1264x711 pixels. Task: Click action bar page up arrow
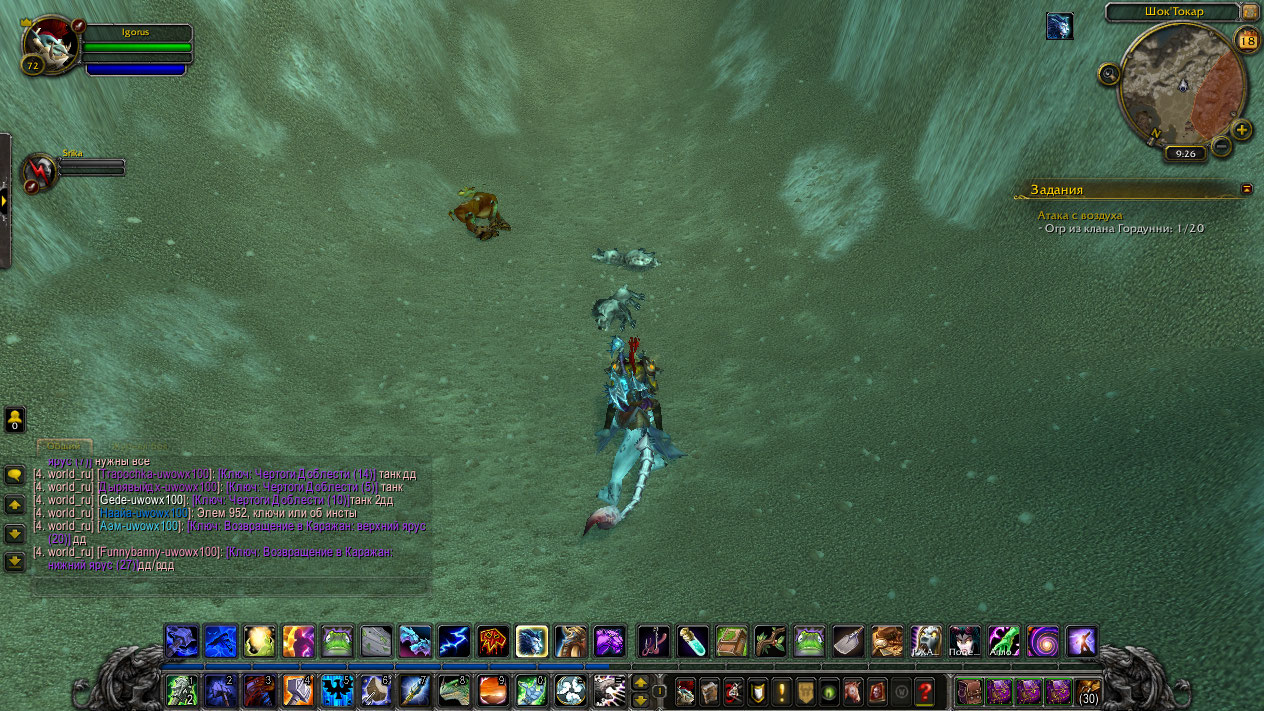tap(640, 683)
